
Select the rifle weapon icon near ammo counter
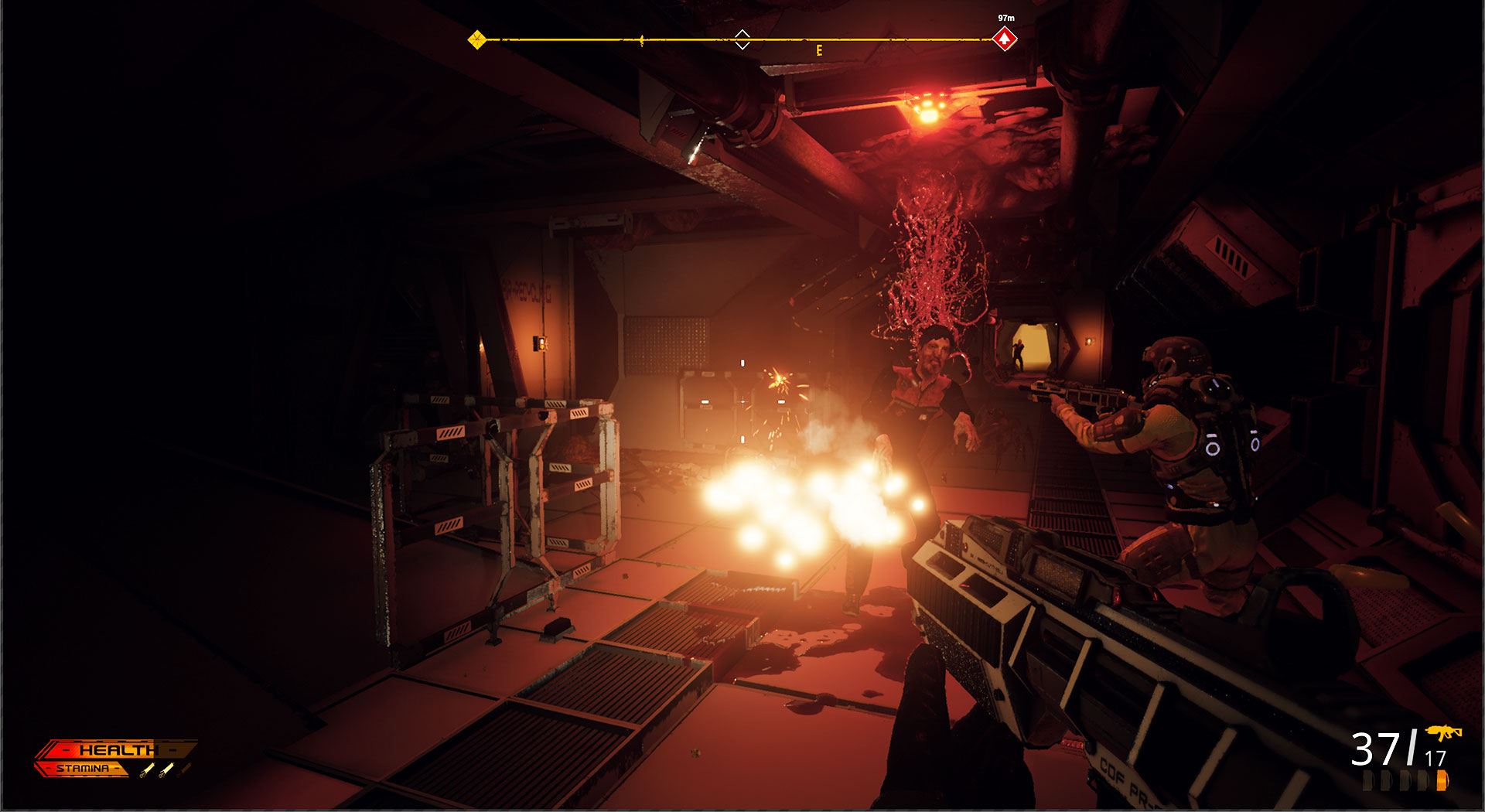(x=1445, y=733)
